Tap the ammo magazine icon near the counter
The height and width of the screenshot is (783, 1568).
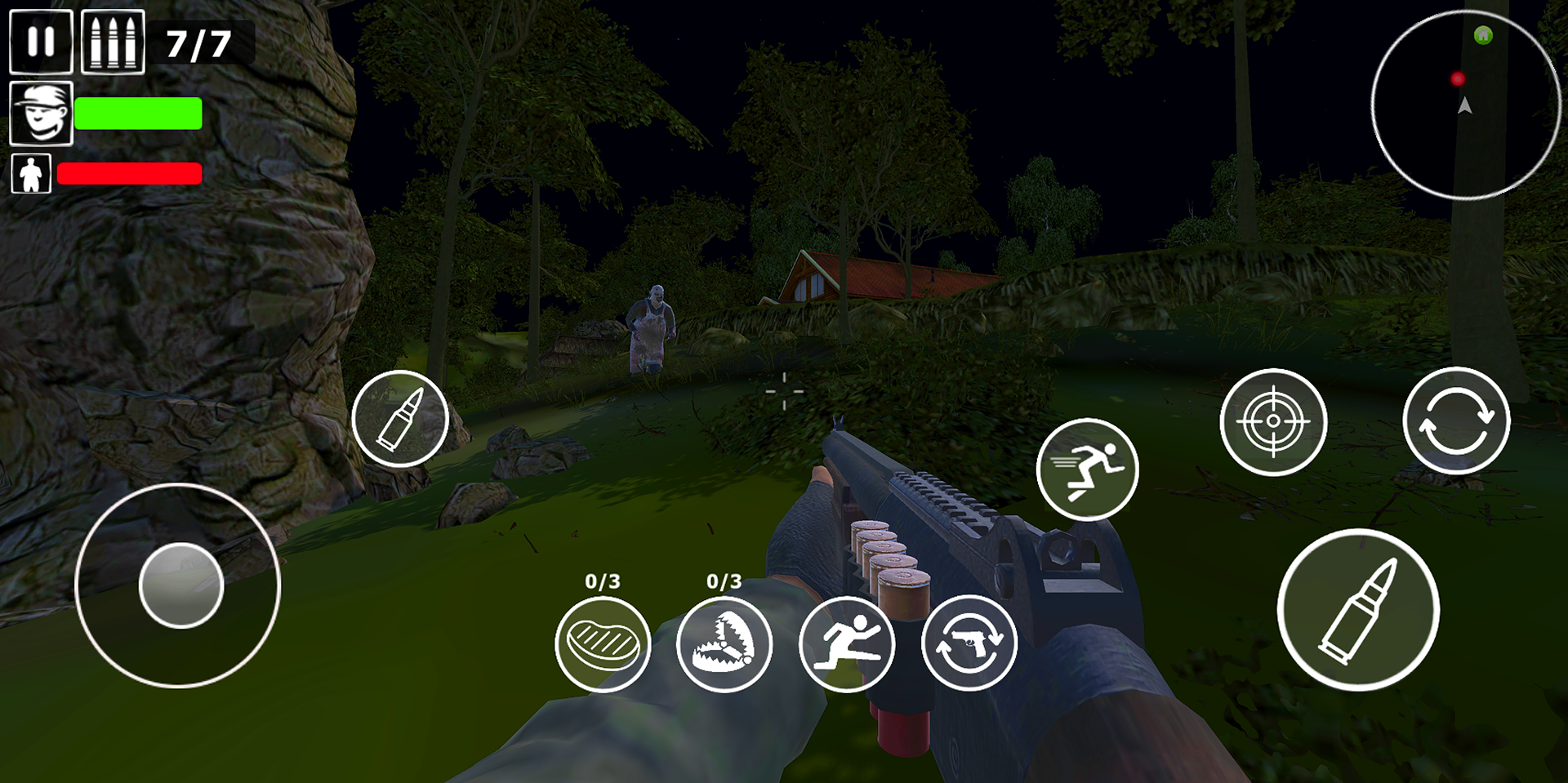(112, 42)
